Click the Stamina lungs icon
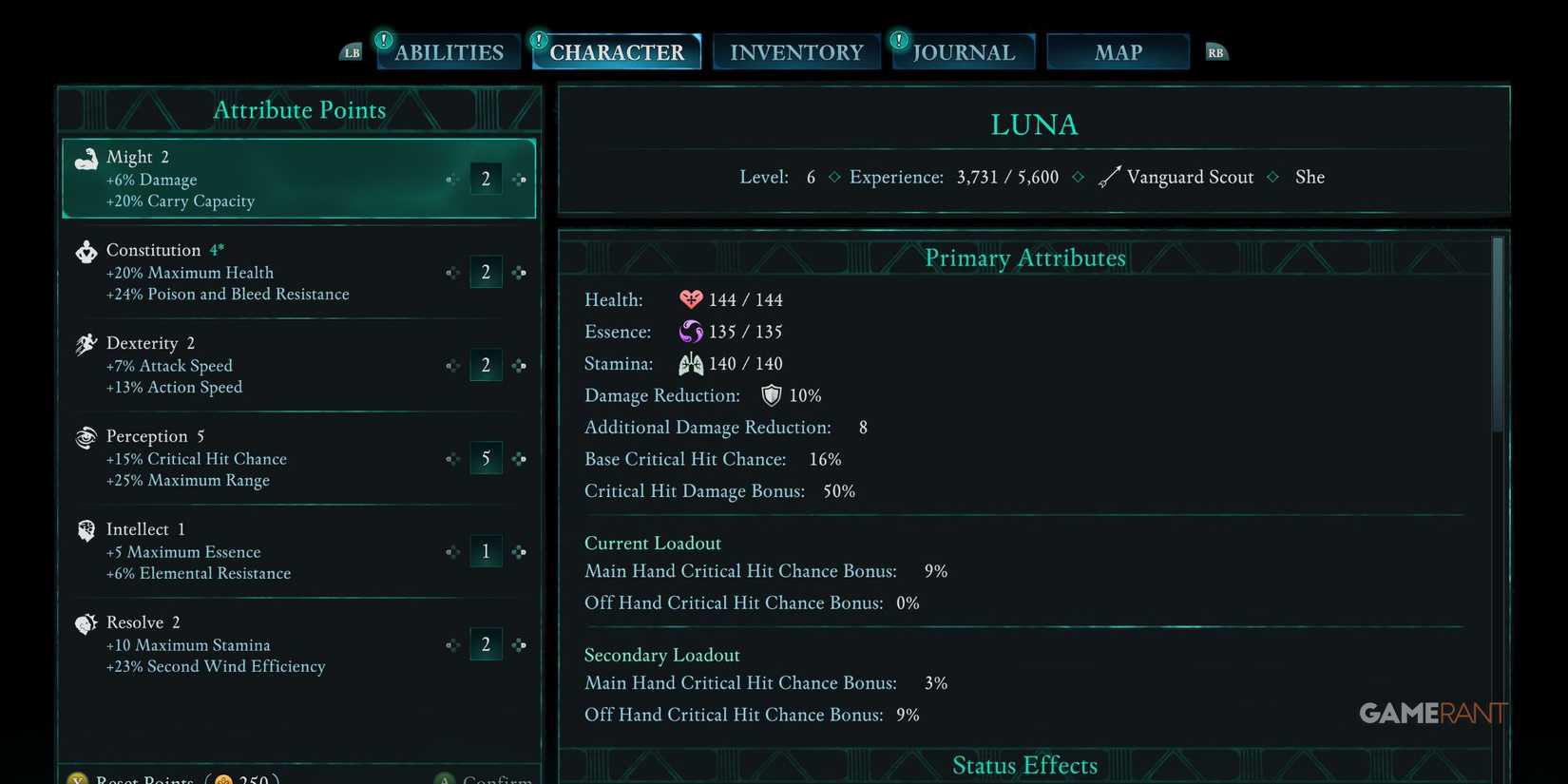Screen dimensions: 1568x784 point(691,363)
